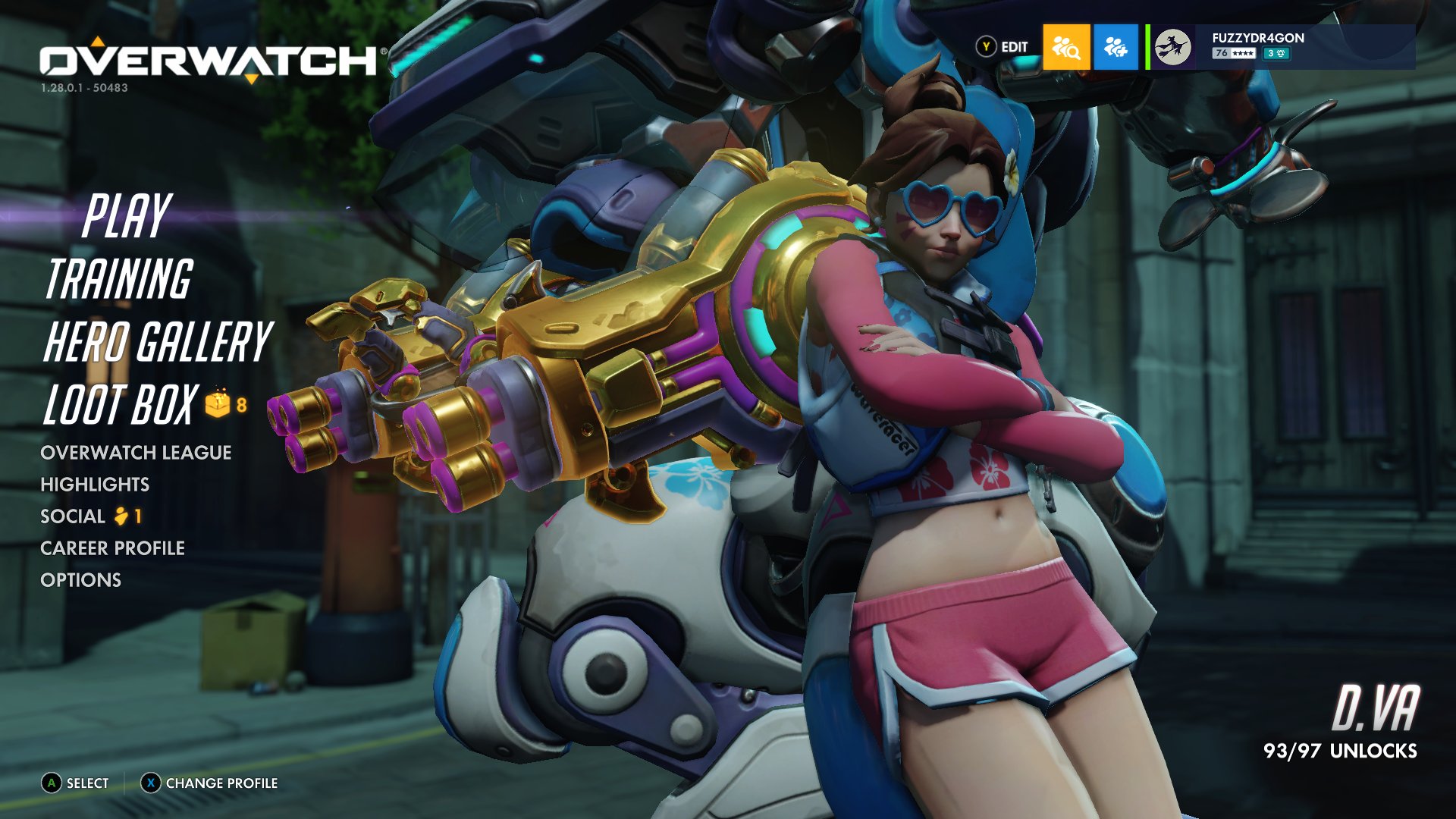
Task: View HIGHLIGHTS
Action: pyautogui.click(x=95, y=485)
